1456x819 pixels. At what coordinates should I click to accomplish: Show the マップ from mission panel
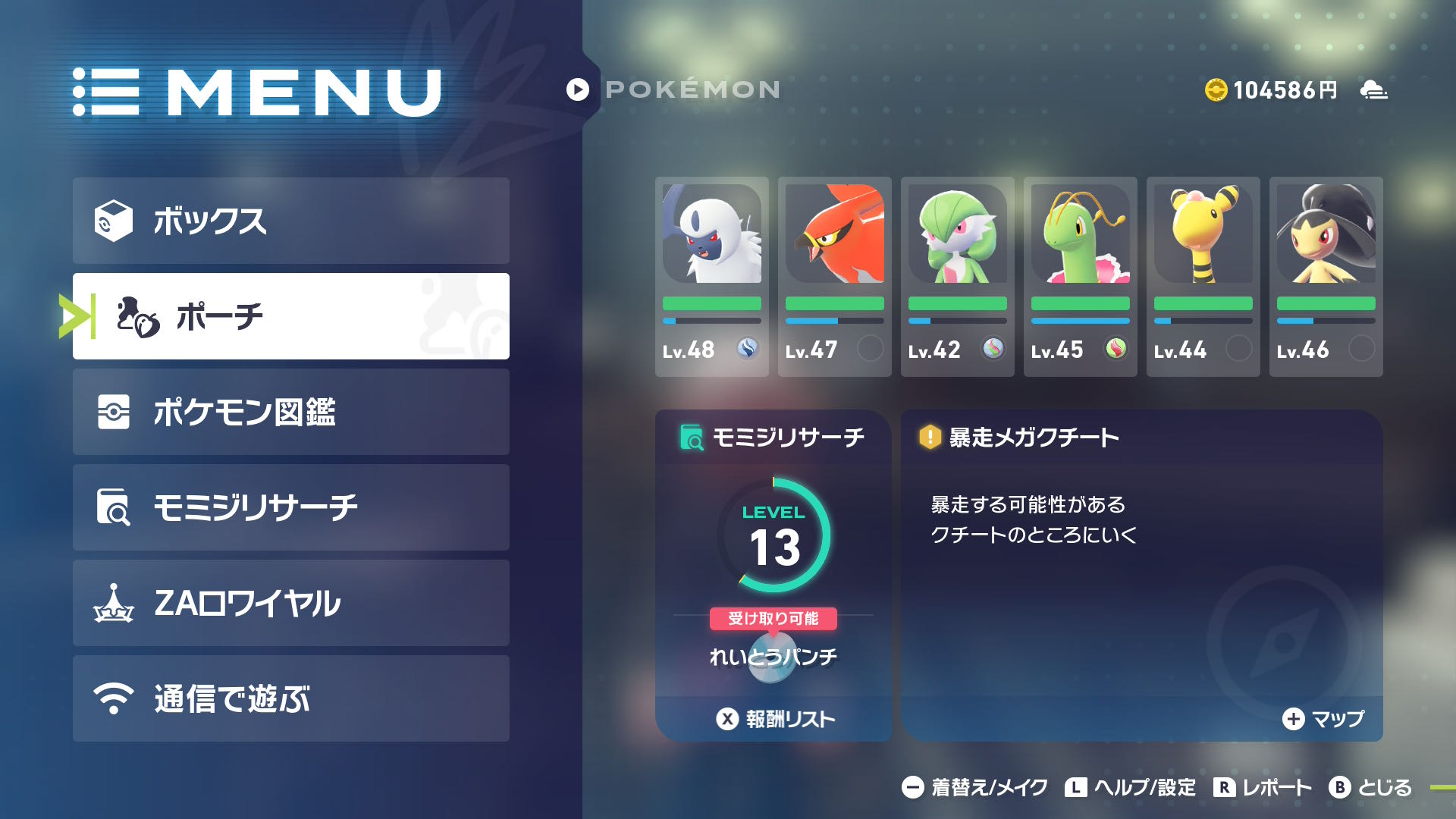[x=1323, y=719]
